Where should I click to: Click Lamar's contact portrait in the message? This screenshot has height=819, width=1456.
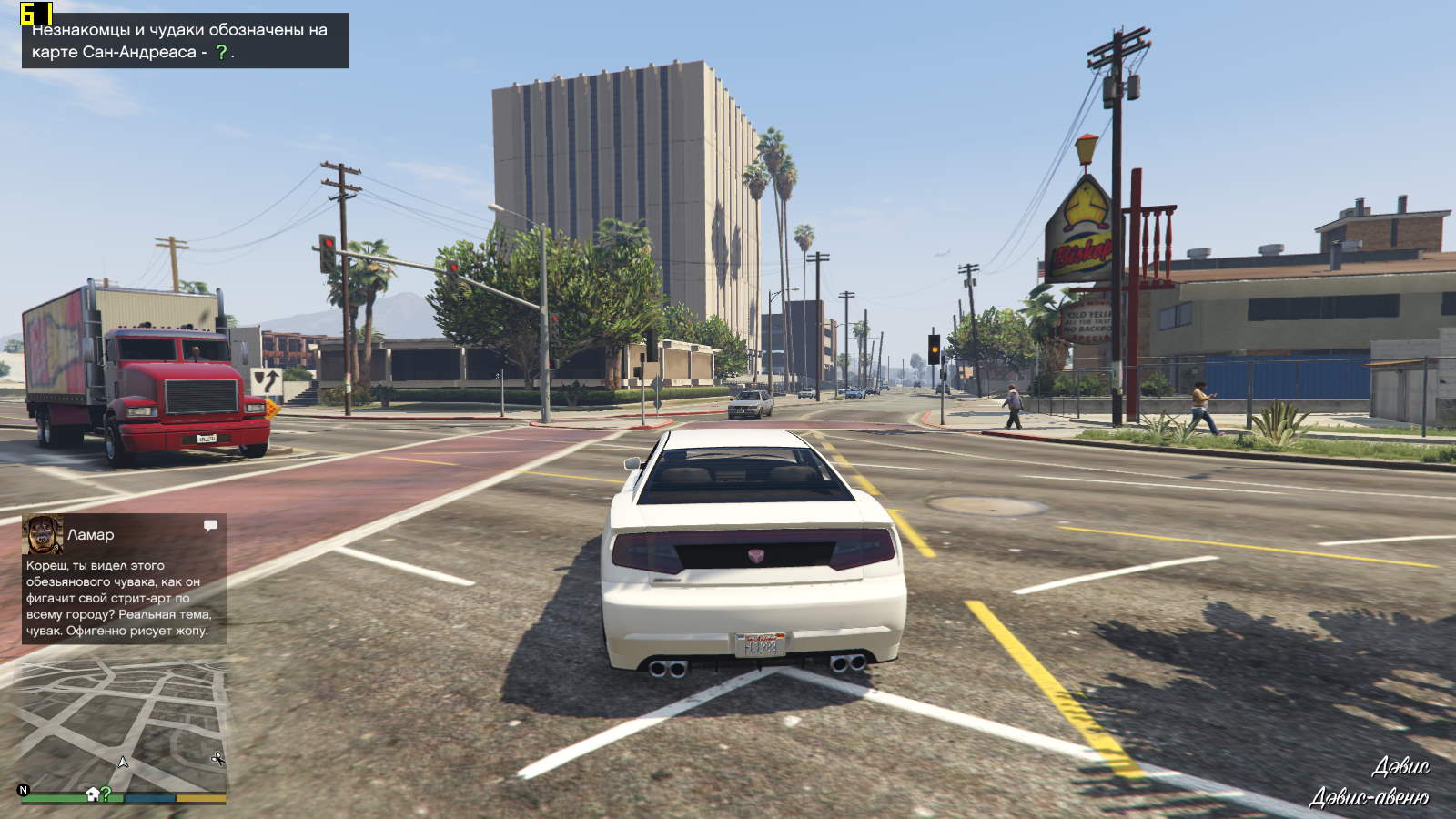pyautogui.click(x=43, y=535)
